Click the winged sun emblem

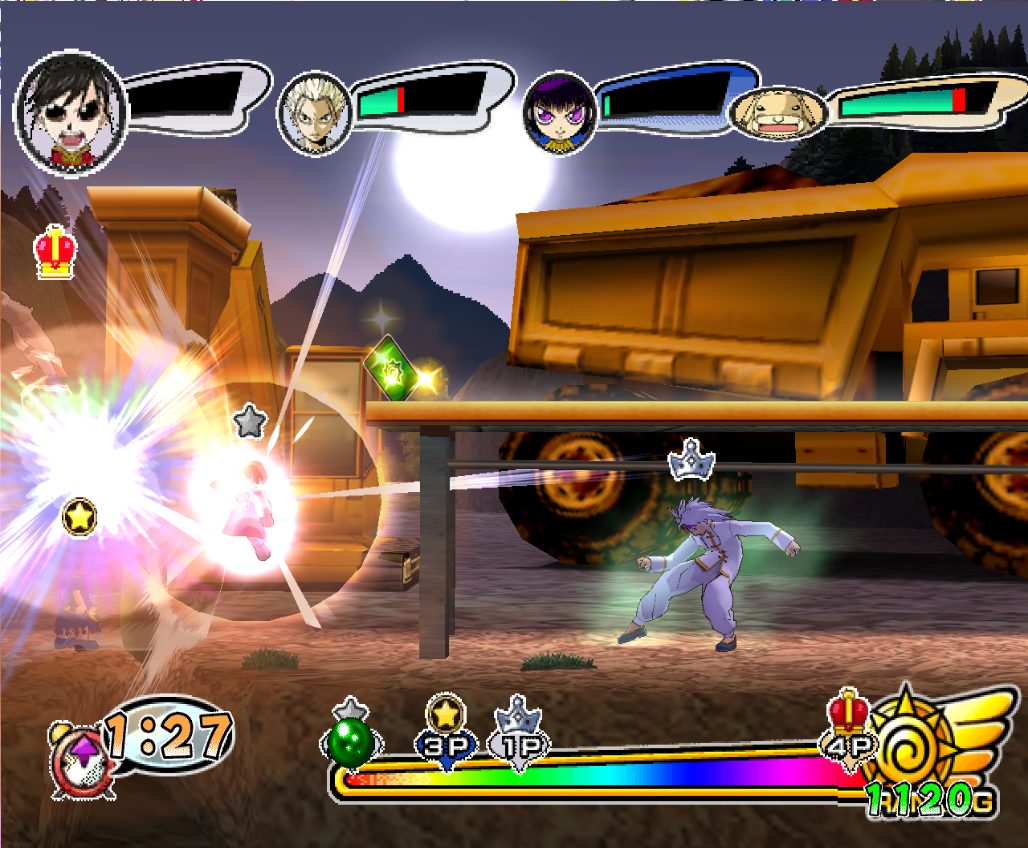coord(920,740)
